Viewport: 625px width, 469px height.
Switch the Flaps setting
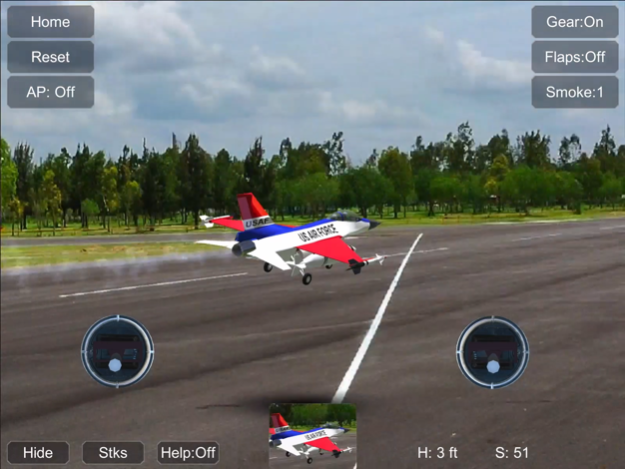[575, 57]
